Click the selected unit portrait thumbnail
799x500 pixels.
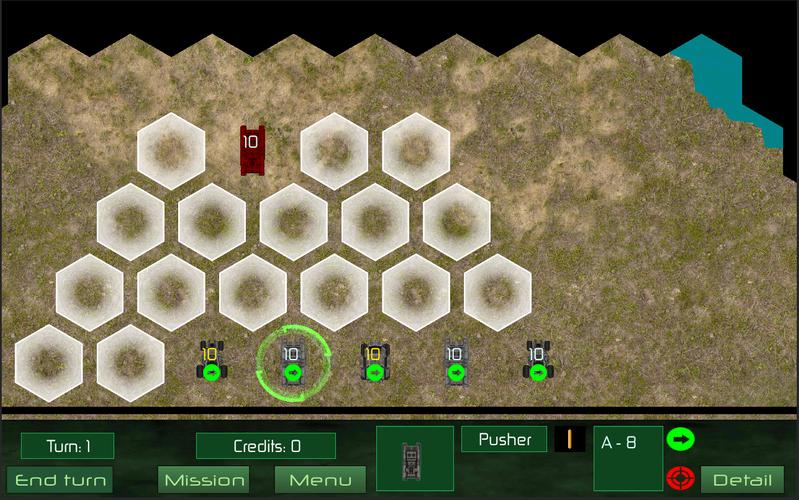(414, 459)
